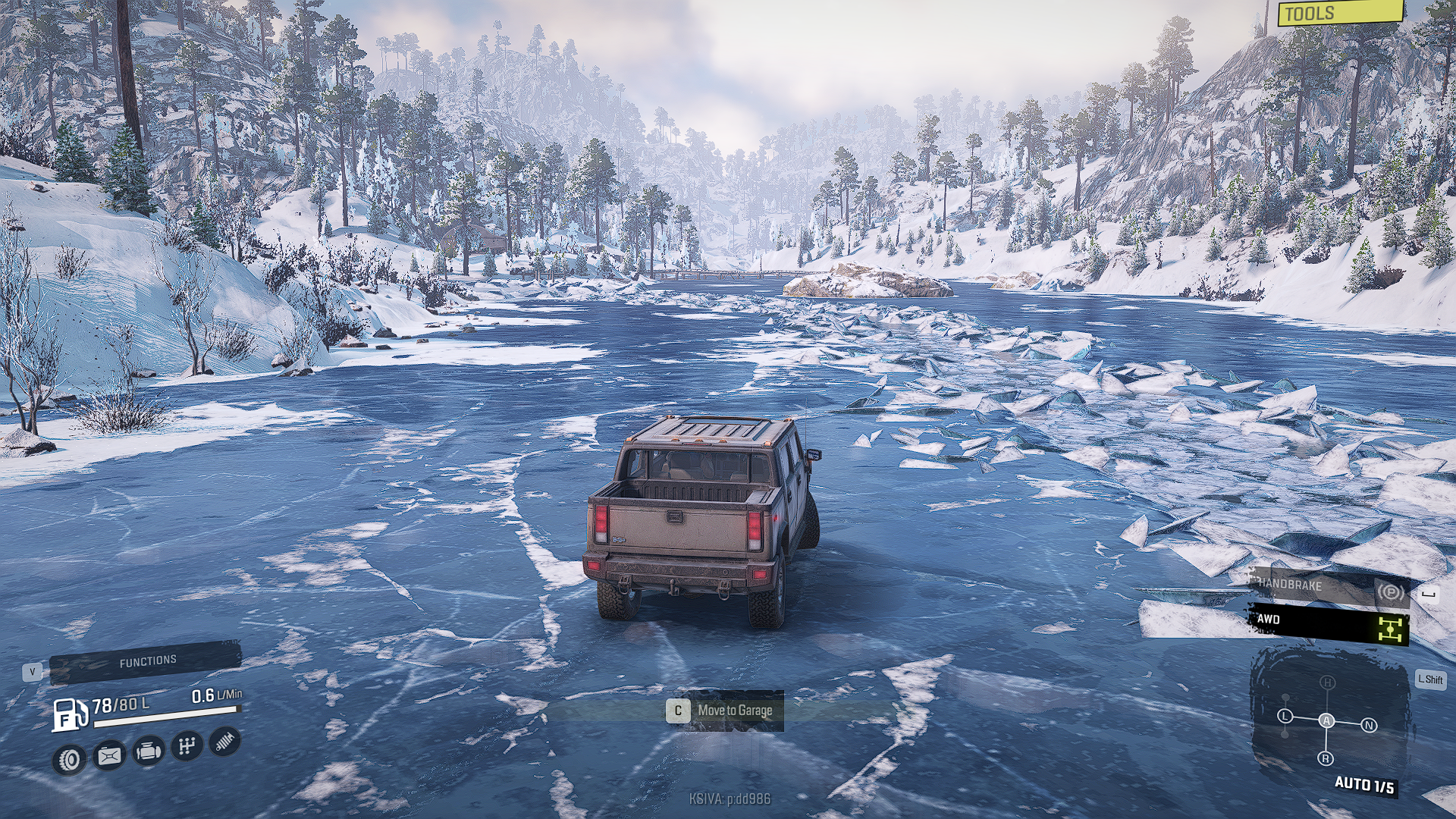The width and height of the screenshot is (1456, 819).
Task: Check the engine status icon
Action: pos(148,751)
